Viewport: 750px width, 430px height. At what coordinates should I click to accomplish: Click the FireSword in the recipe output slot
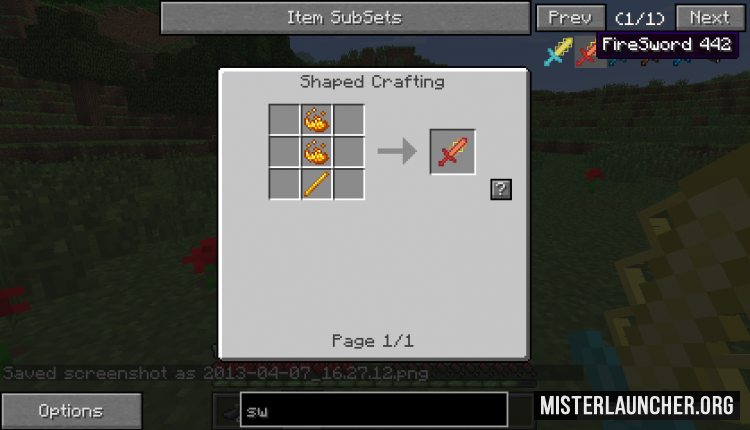tap(452, 152)
